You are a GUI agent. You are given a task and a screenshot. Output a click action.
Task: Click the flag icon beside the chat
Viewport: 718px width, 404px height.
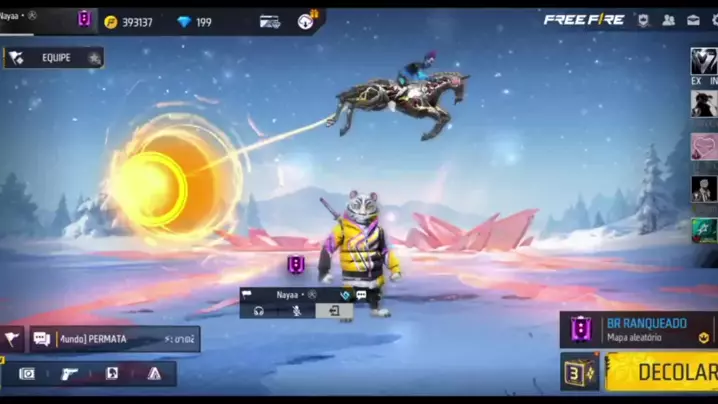tap(12, 339)
